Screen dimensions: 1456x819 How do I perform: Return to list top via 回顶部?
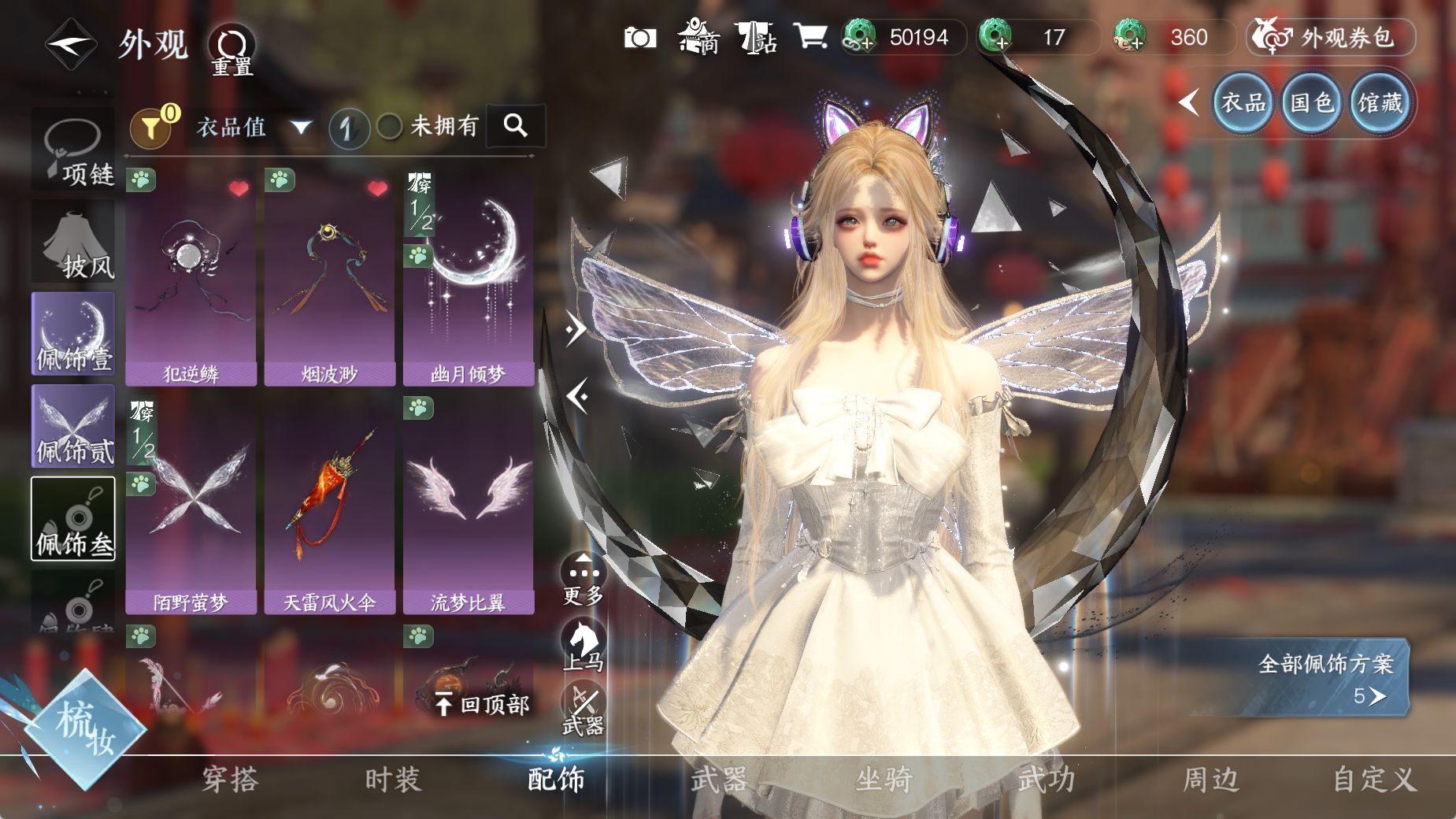point(483,704)
